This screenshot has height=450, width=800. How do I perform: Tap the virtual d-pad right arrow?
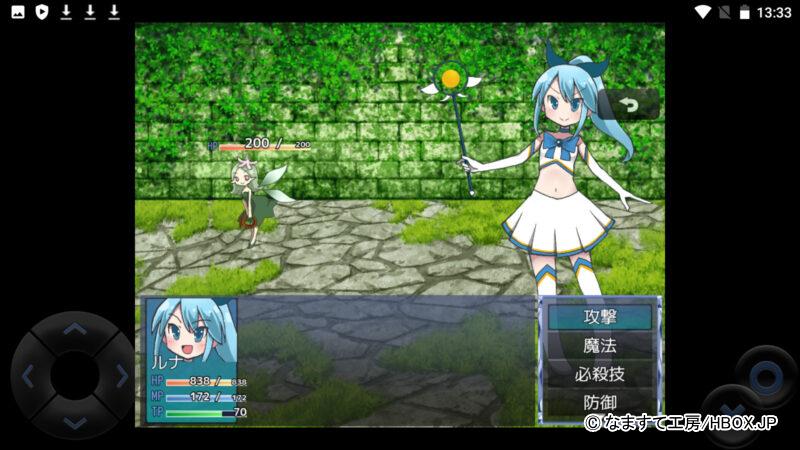[x=121, y=376]
